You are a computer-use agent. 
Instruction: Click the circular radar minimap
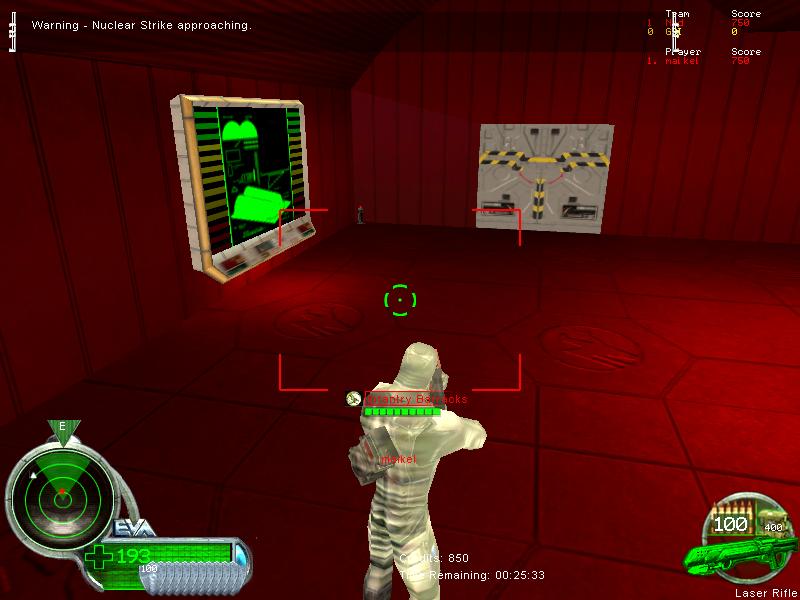[62, 493]
